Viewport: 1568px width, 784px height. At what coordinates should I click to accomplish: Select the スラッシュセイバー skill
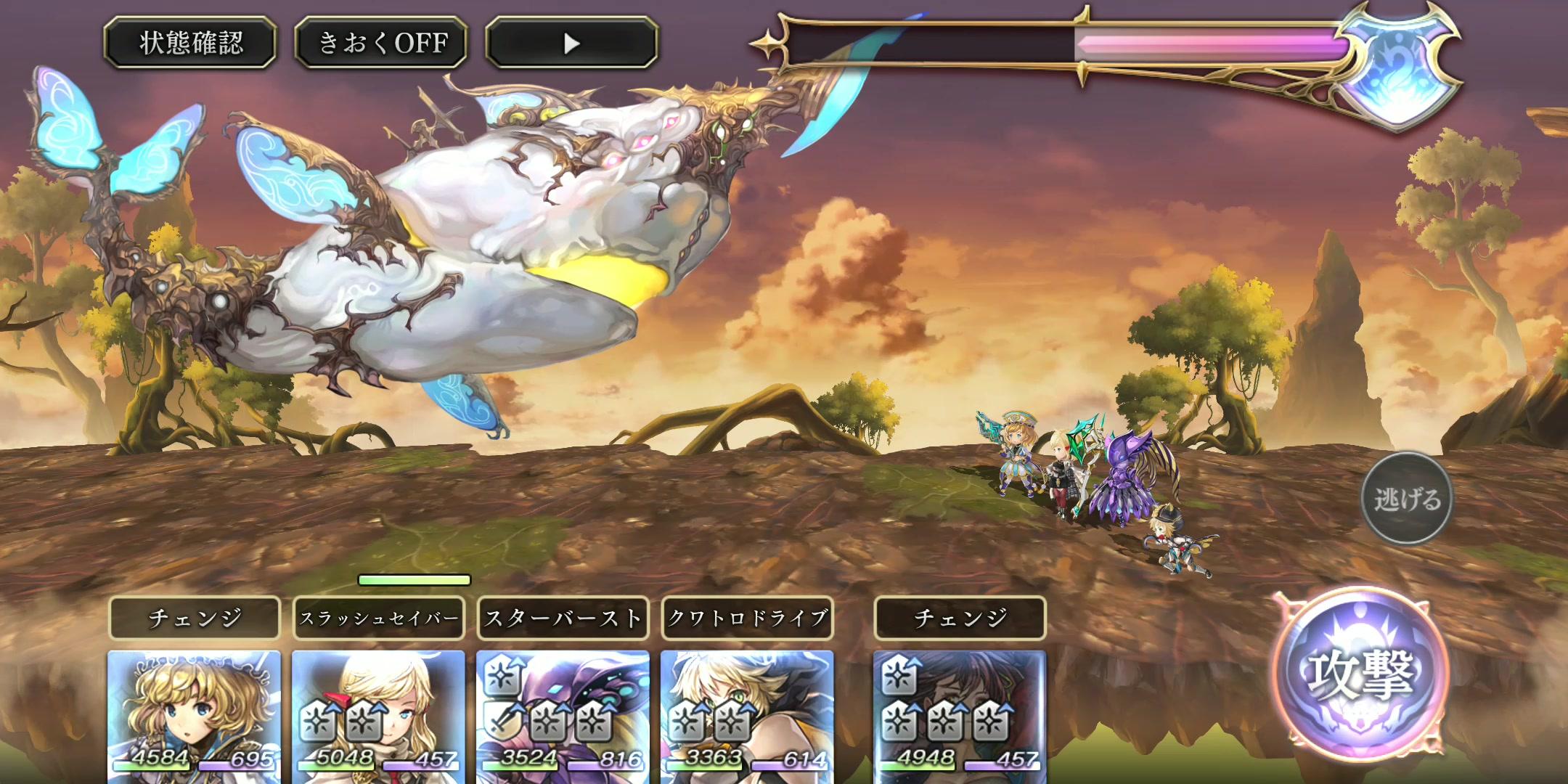378,618
